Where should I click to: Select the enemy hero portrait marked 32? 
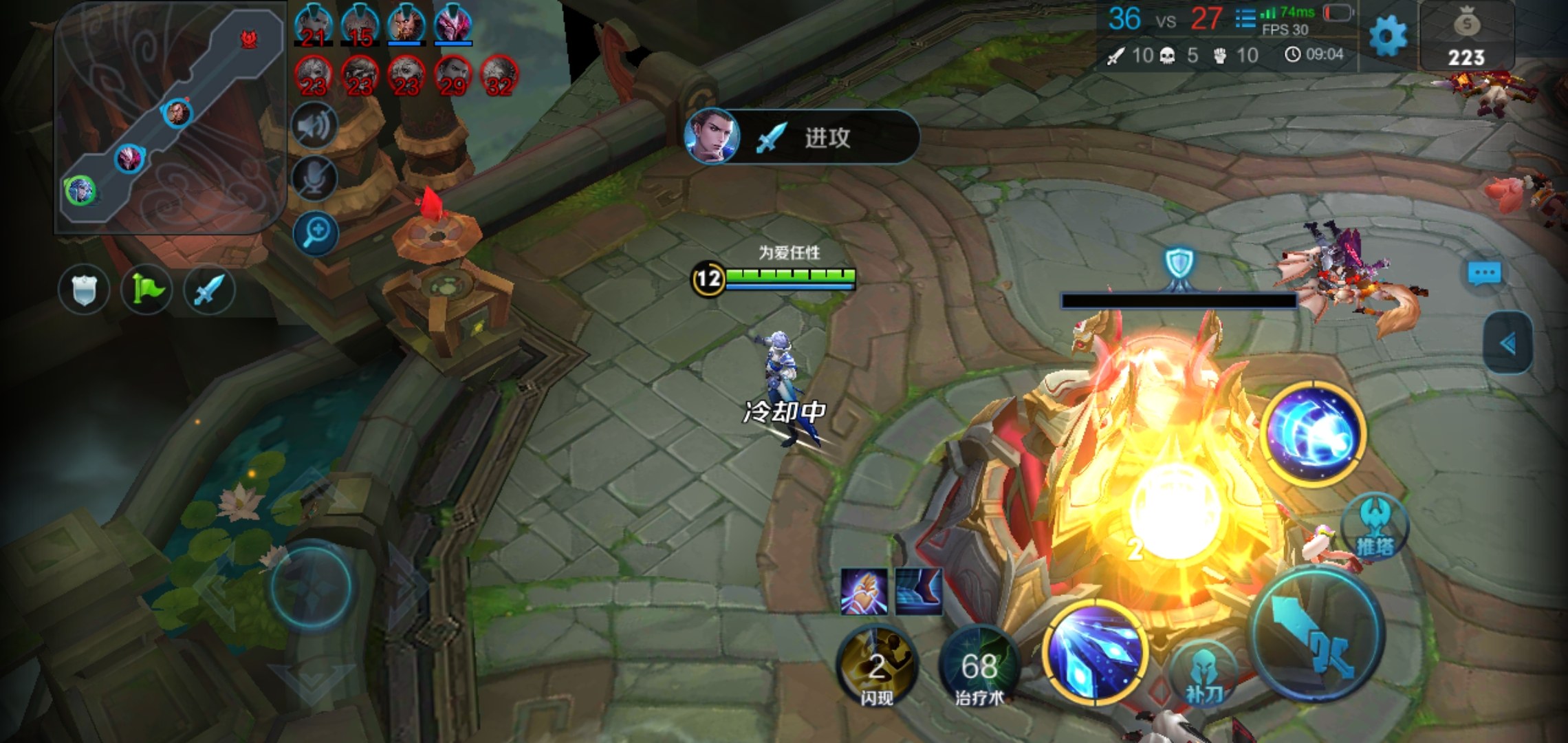click(x=499, y=76)
